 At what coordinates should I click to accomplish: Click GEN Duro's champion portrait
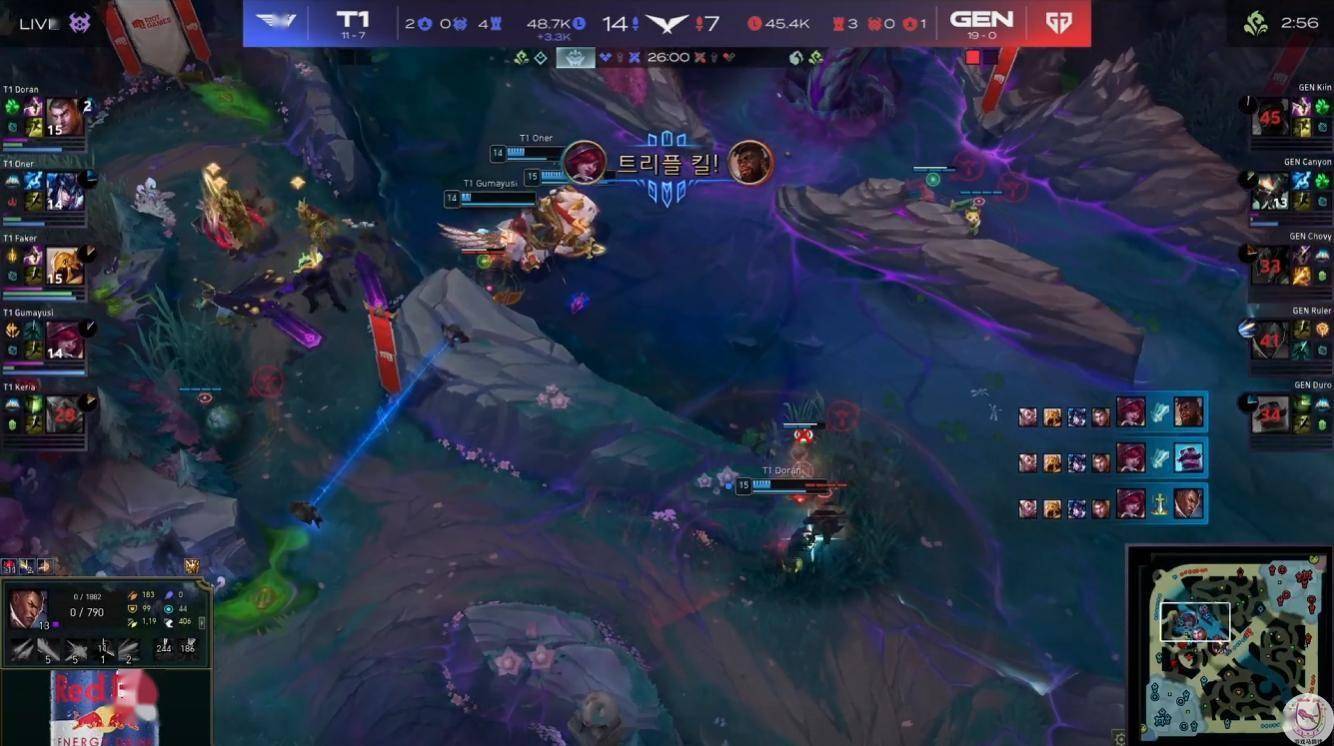click(1270, 413)
